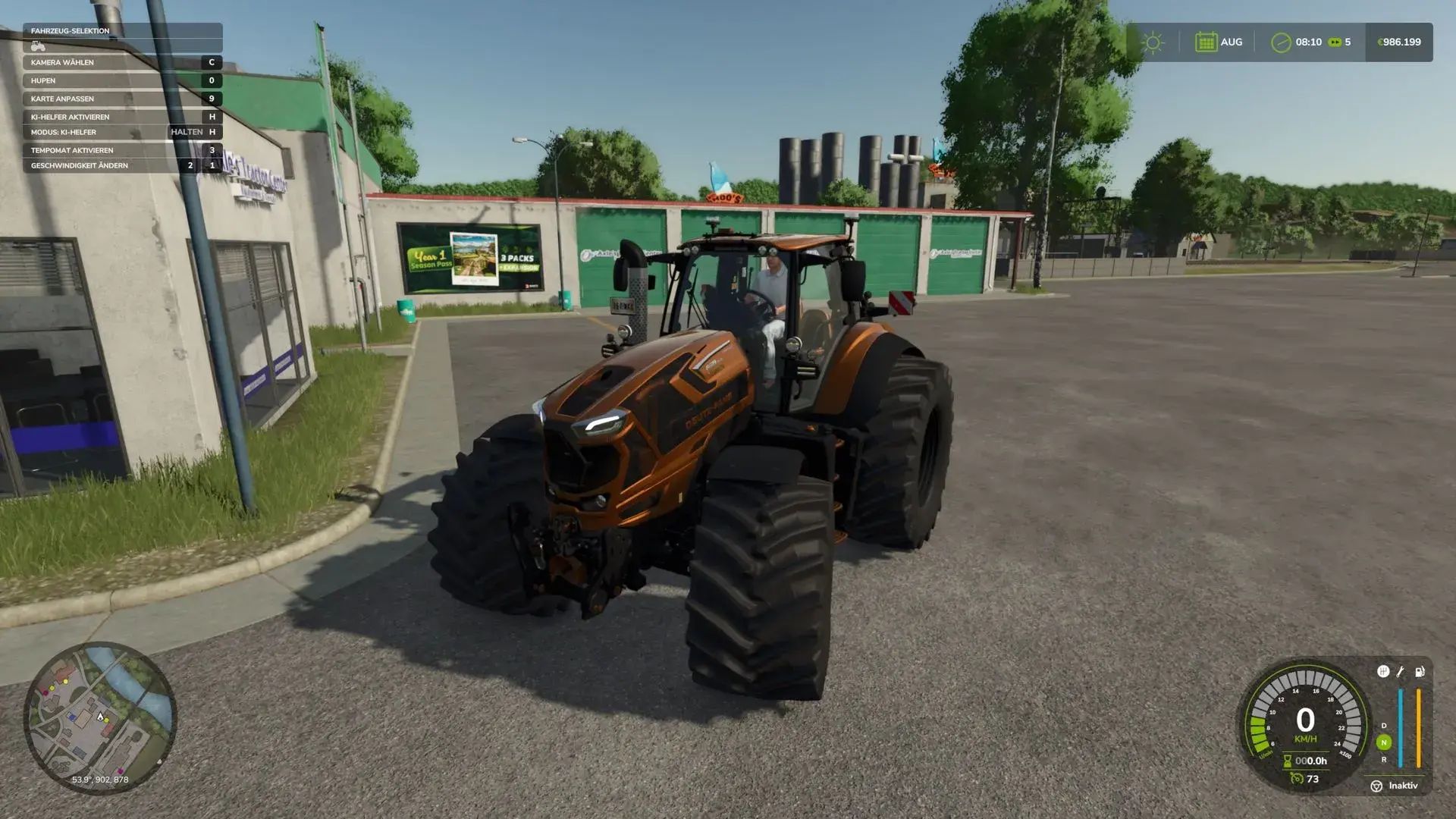Screen dimensions: 1456x819
Task: Select the Hupen entry
Action: click(122, 80)
